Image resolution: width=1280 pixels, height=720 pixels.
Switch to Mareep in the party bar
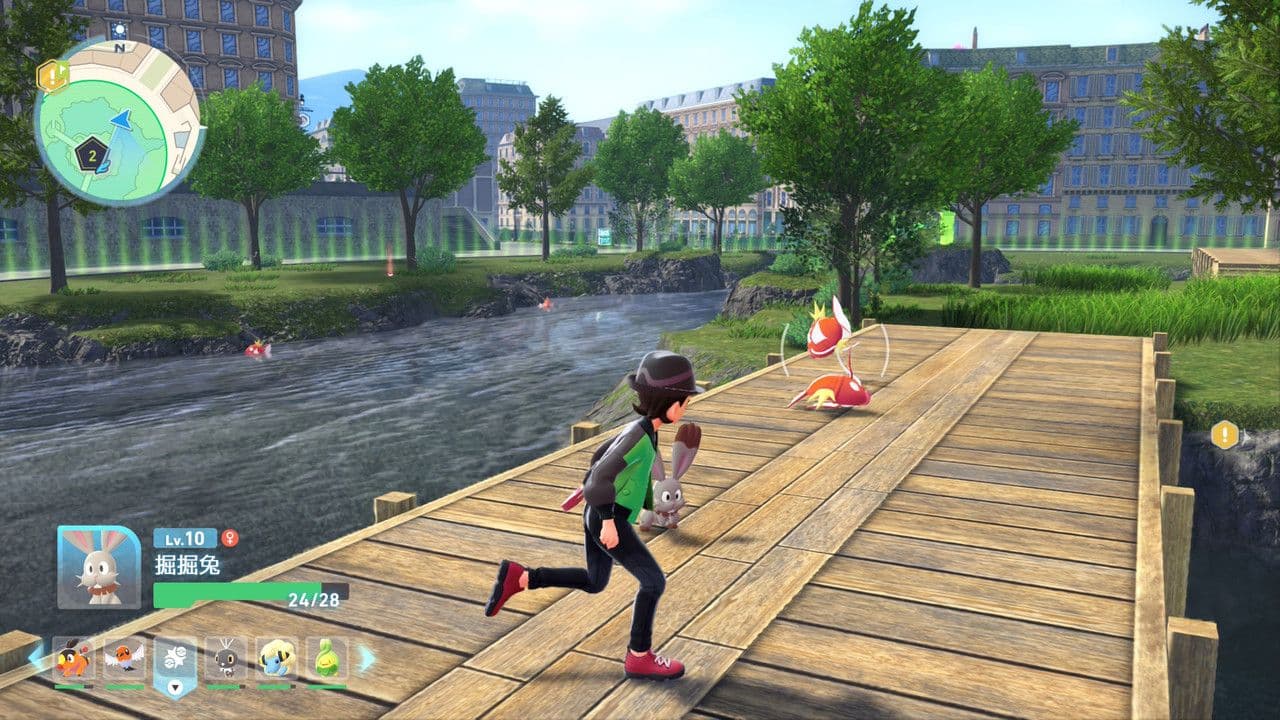[276, 658]
